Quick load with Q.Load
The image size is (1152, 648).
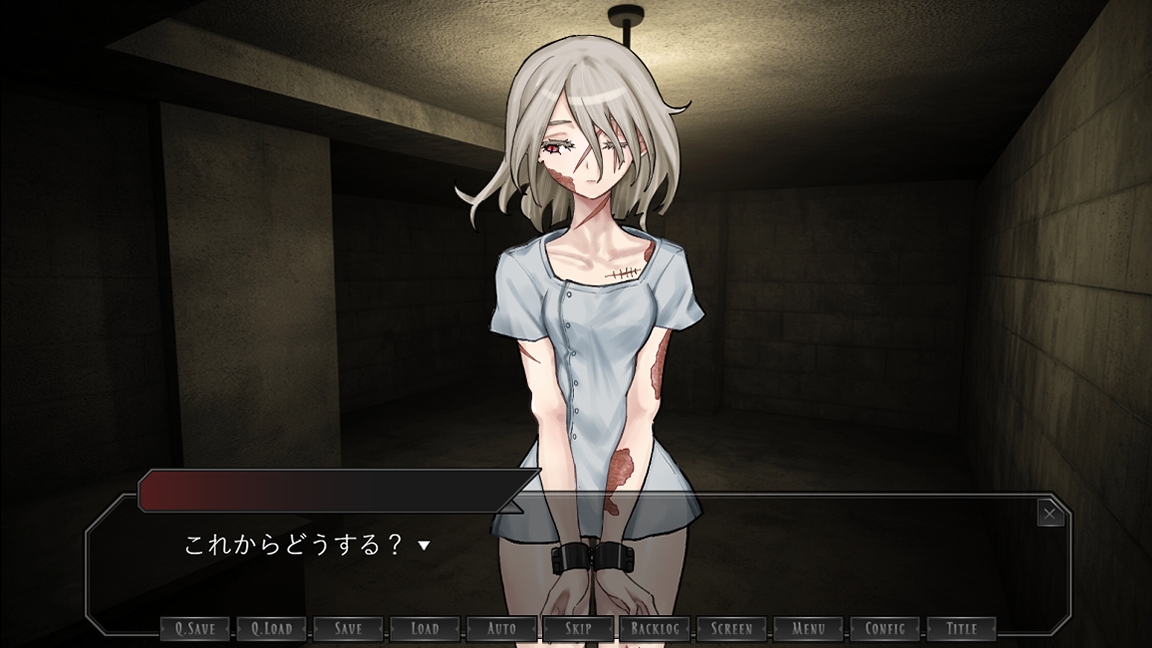pos(272,629)
